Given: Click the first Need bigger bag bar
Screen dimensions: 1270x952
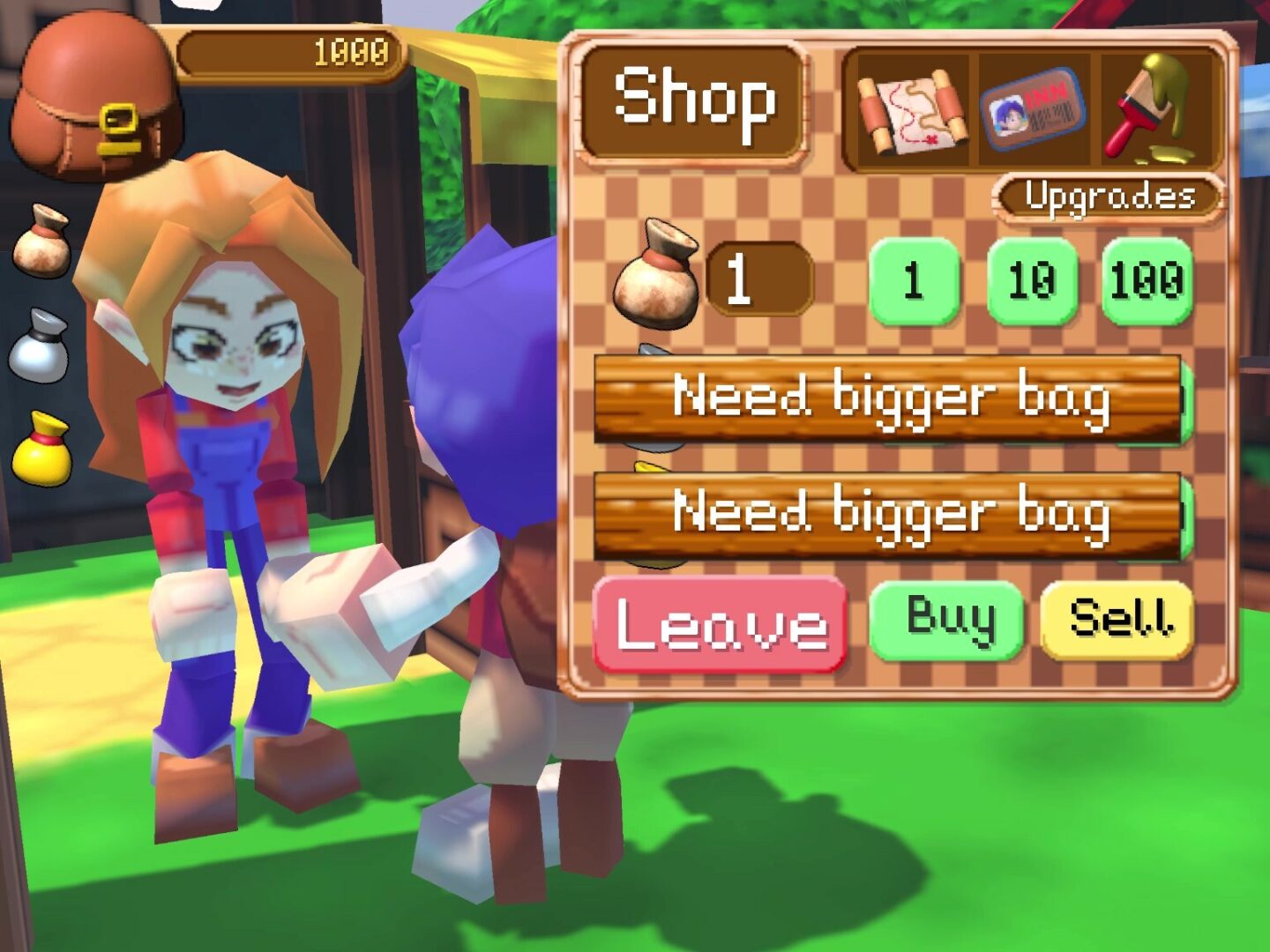Looking at the screenshot, I should [891, 398].
